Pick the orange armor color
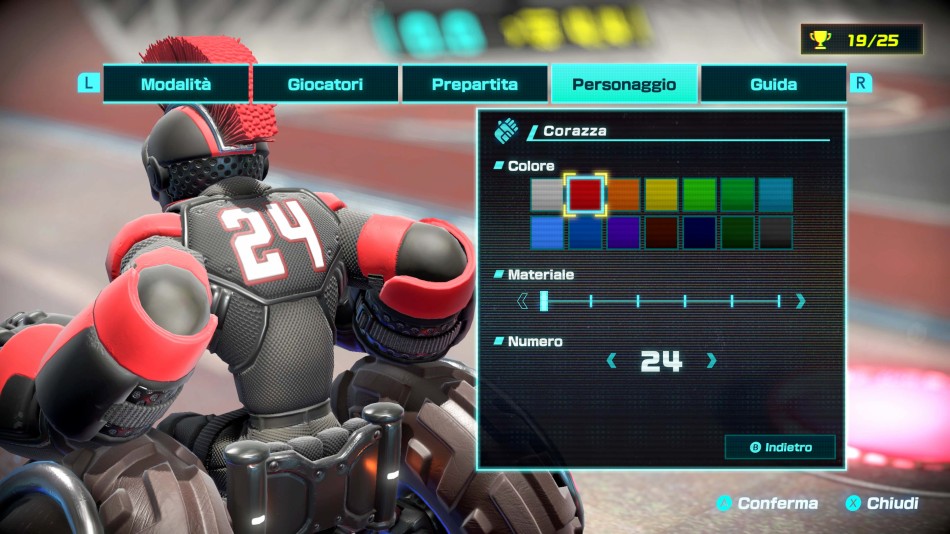This screenshot has width=950, height=534. tap(623, 194)
